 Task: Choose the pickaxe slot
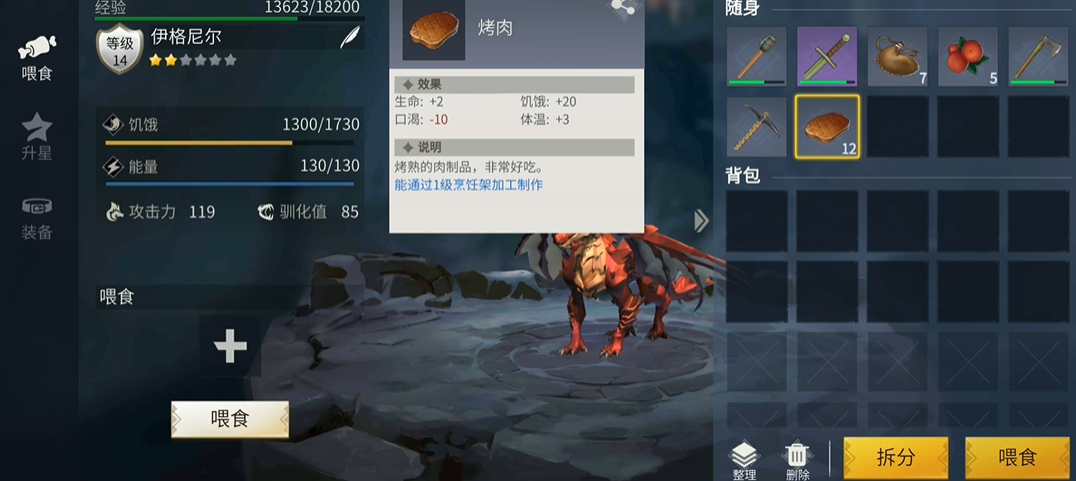click(x=756, y=126)
